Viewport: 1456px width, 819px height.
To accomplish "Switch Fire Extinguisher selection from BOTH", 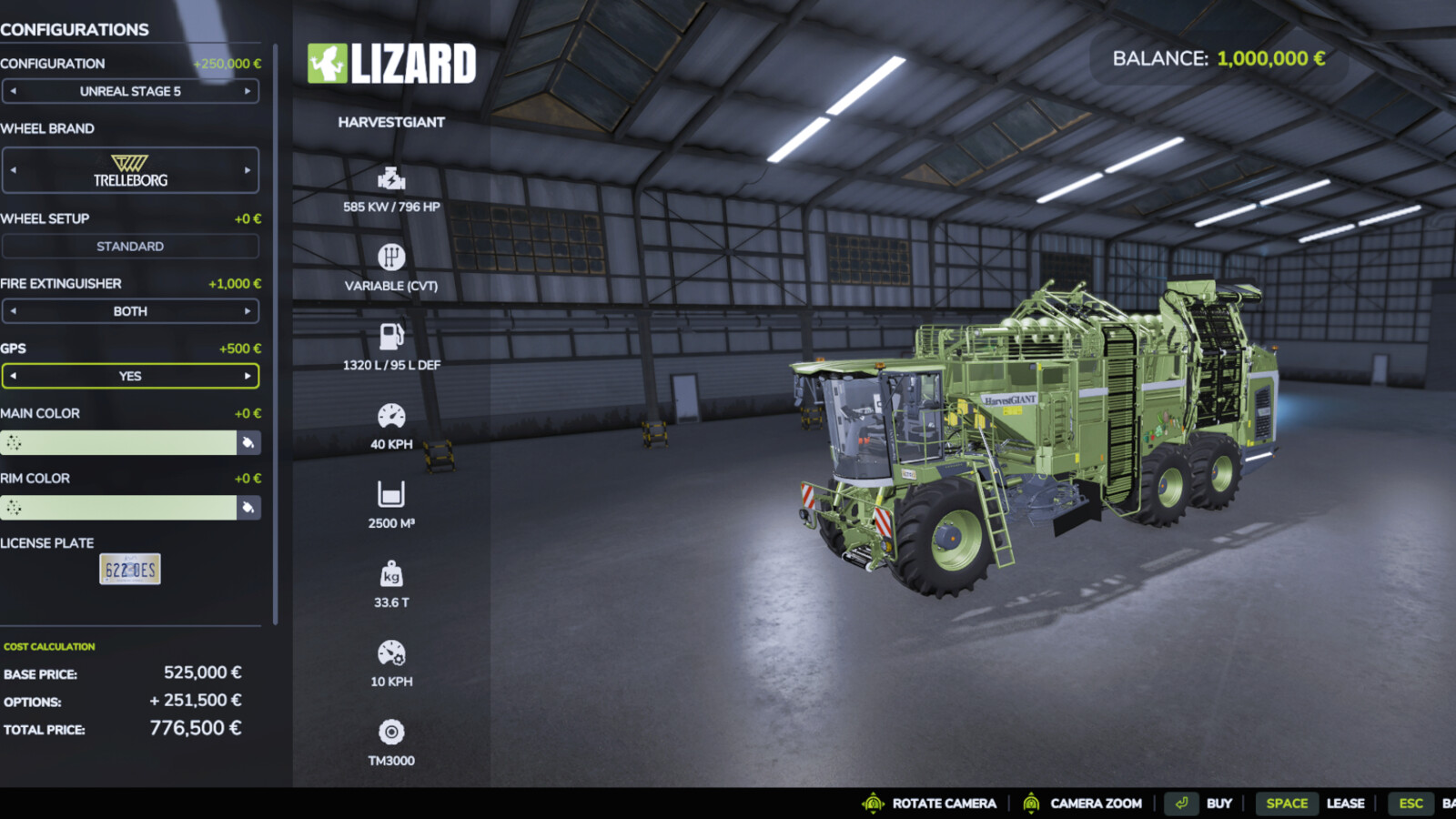I will [x=131, y=310].
